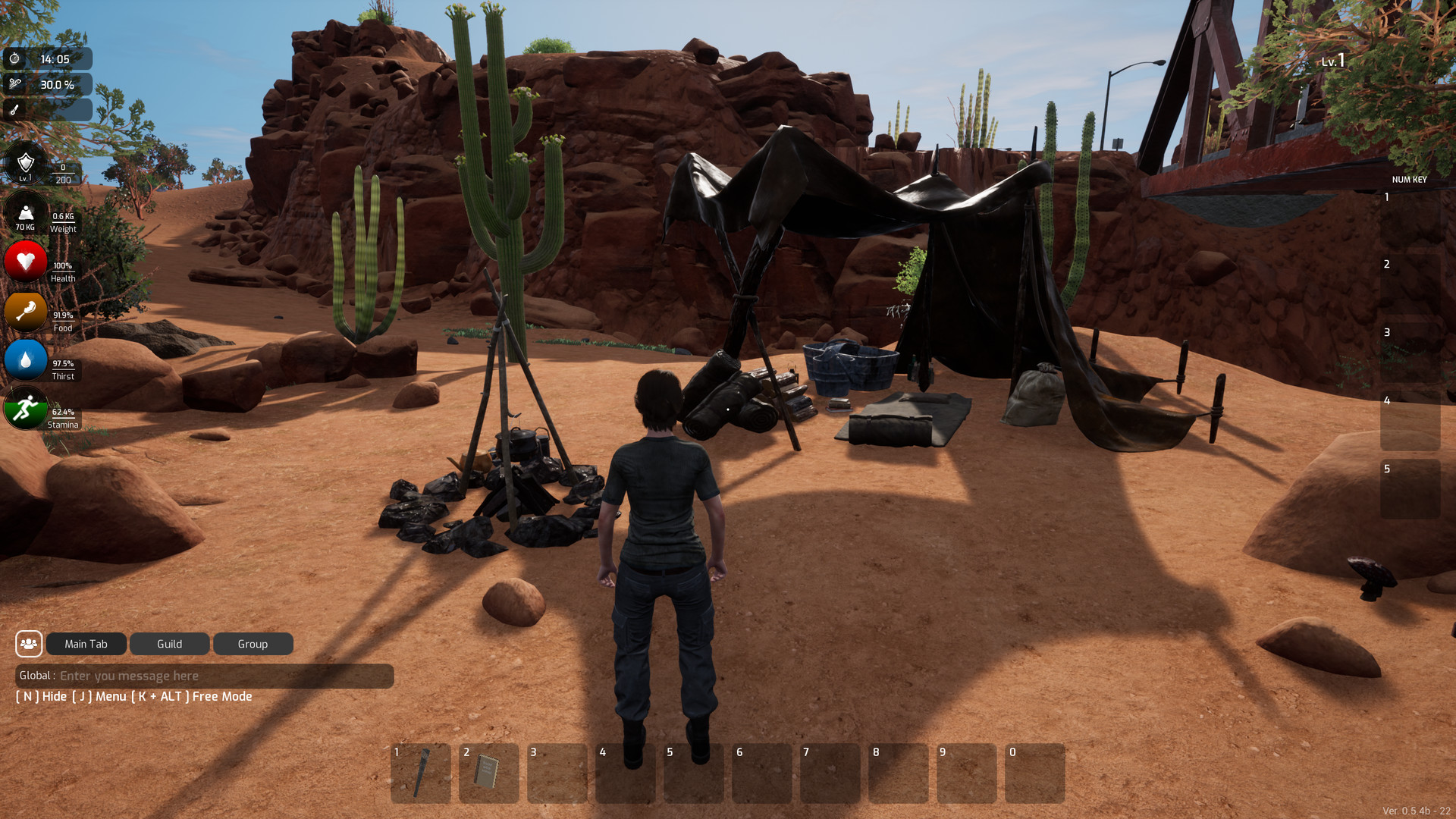Open the Group tab
The image size is (1456, 819).
coord(253,643)
